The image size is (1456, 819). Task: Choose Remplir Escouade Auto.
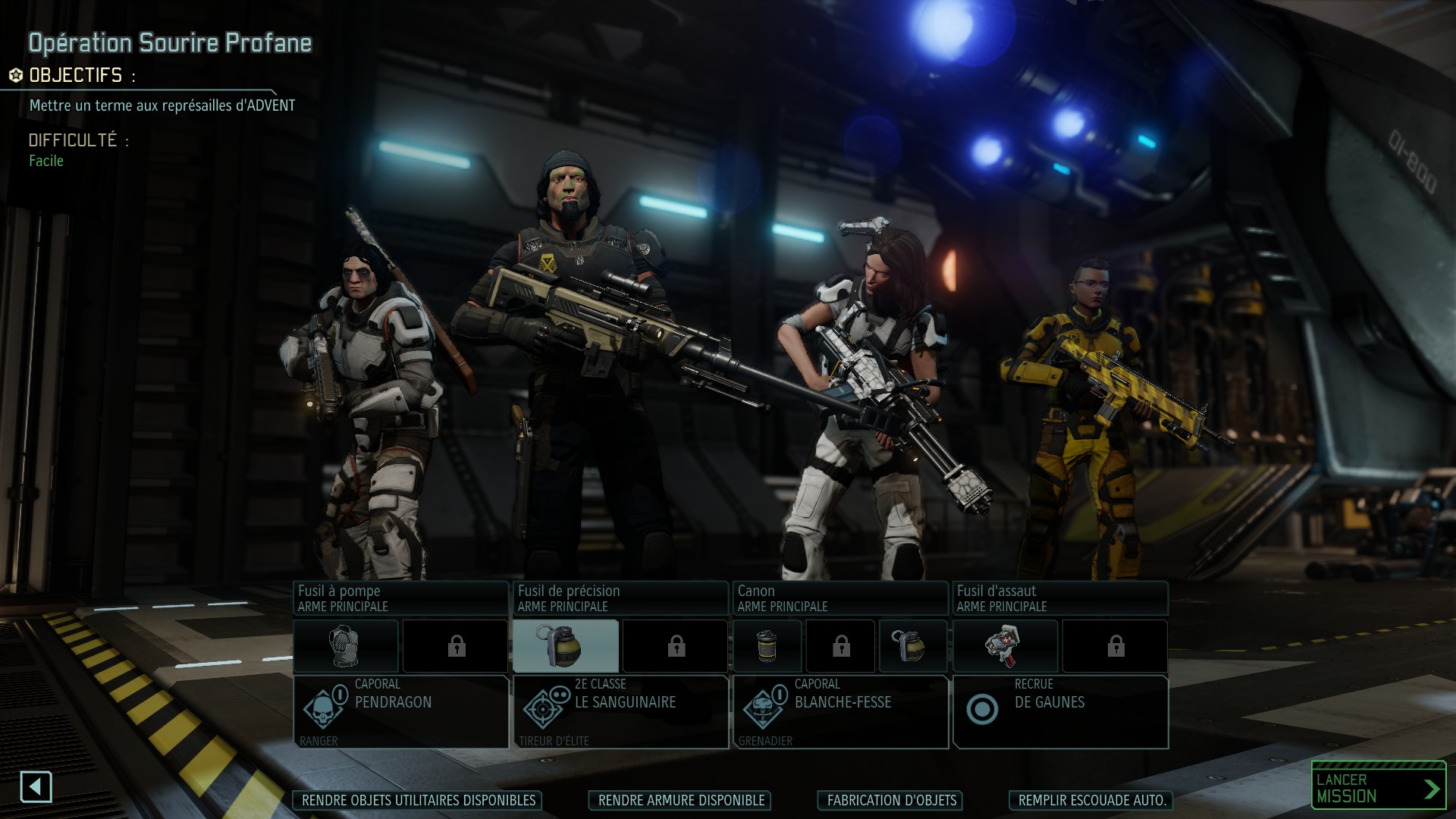pos(1091,800)
